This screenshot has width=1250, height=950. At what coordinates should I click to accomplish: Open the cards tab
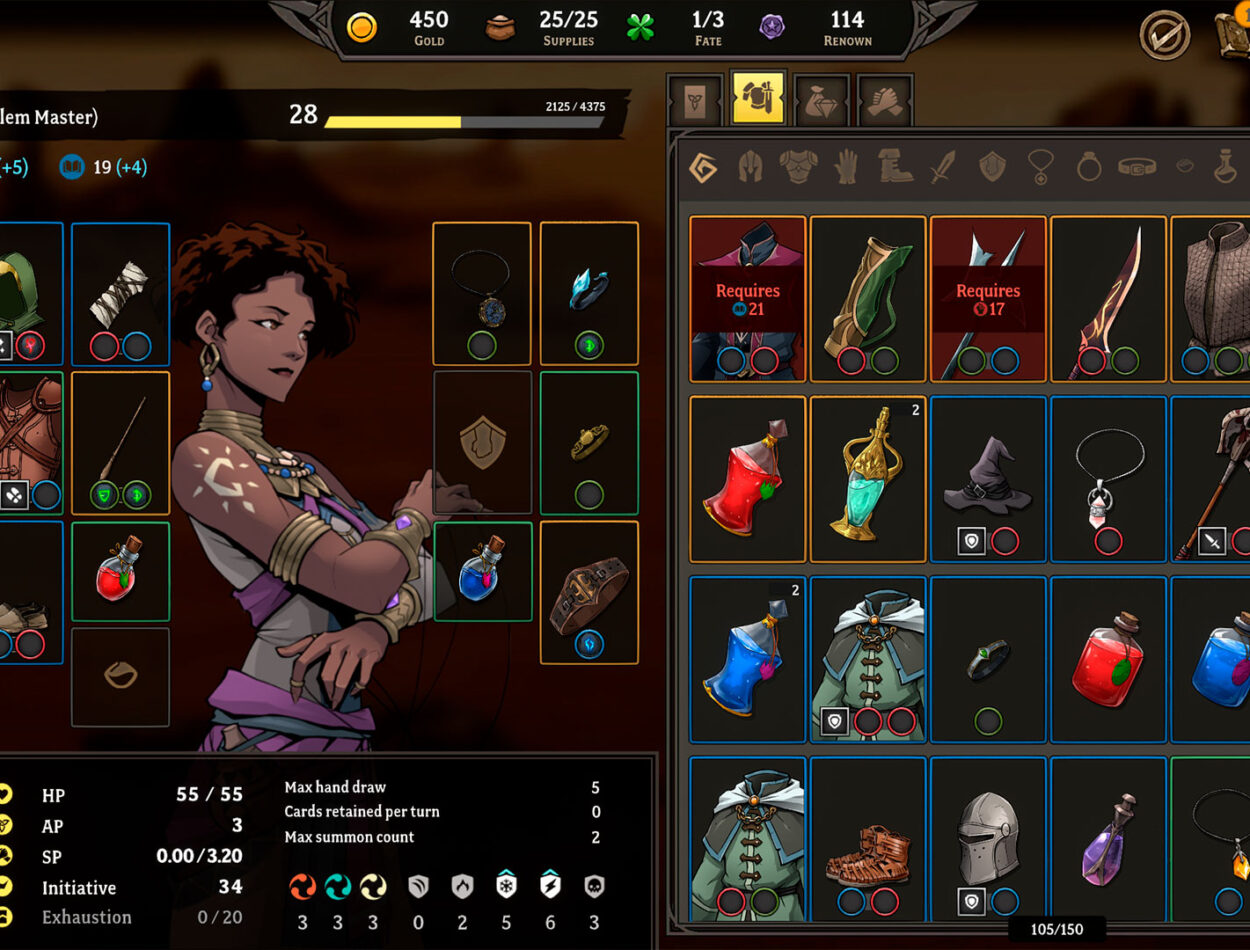click(x=695, y=101)
